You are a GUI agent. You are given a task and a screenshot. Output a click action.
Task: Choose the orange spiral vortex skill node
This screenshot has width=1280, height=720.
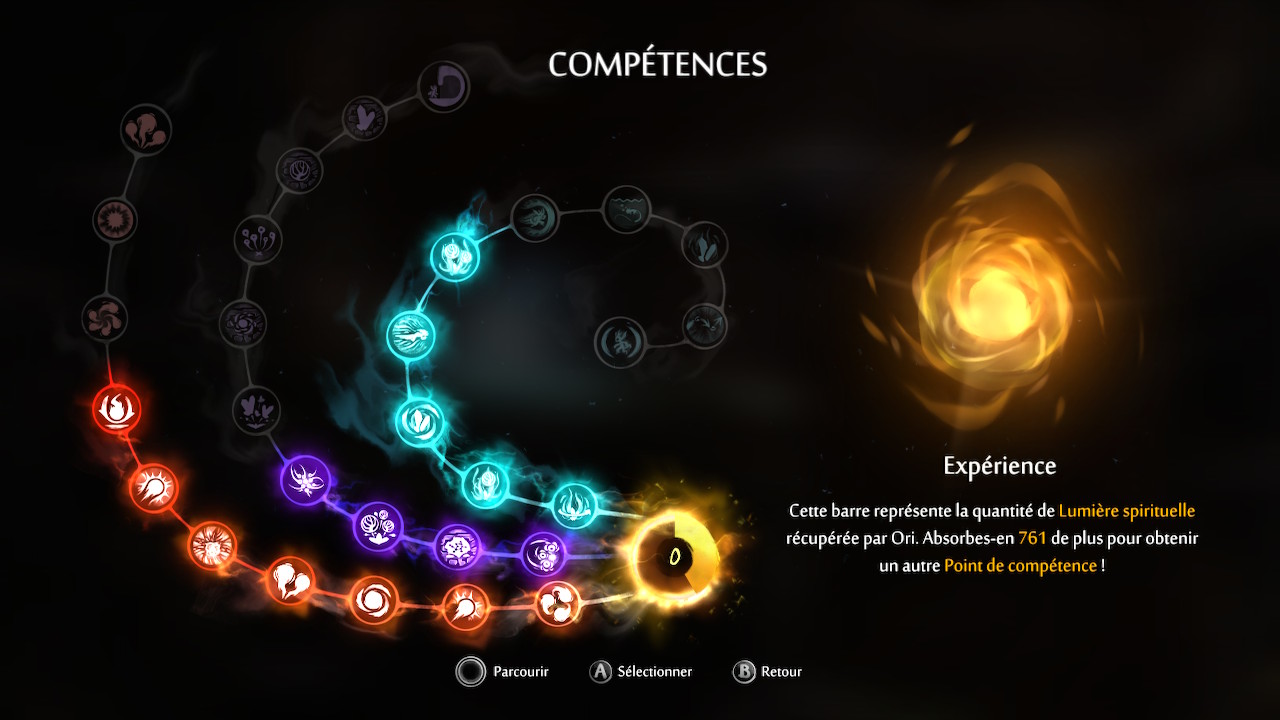374,601
